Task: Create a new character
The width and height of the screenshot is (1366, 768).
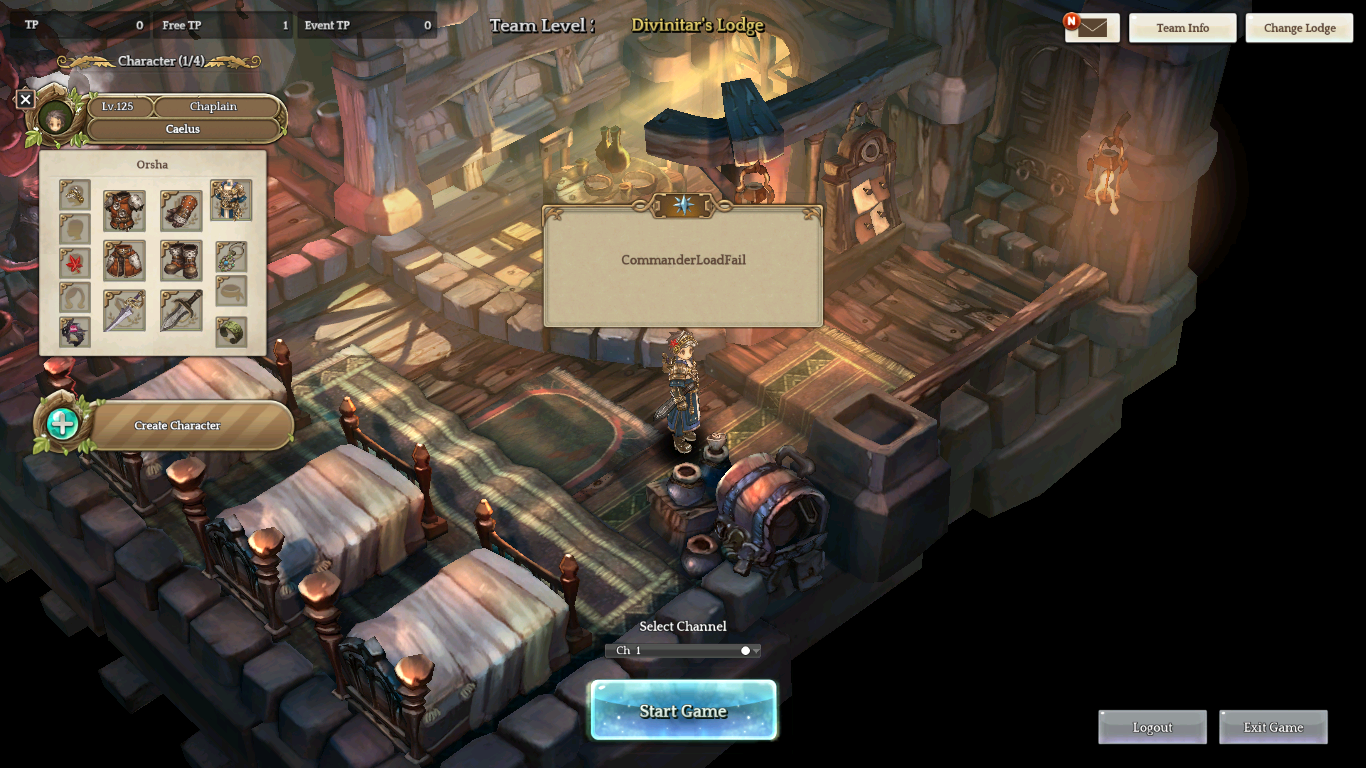Action: [177, 425]
